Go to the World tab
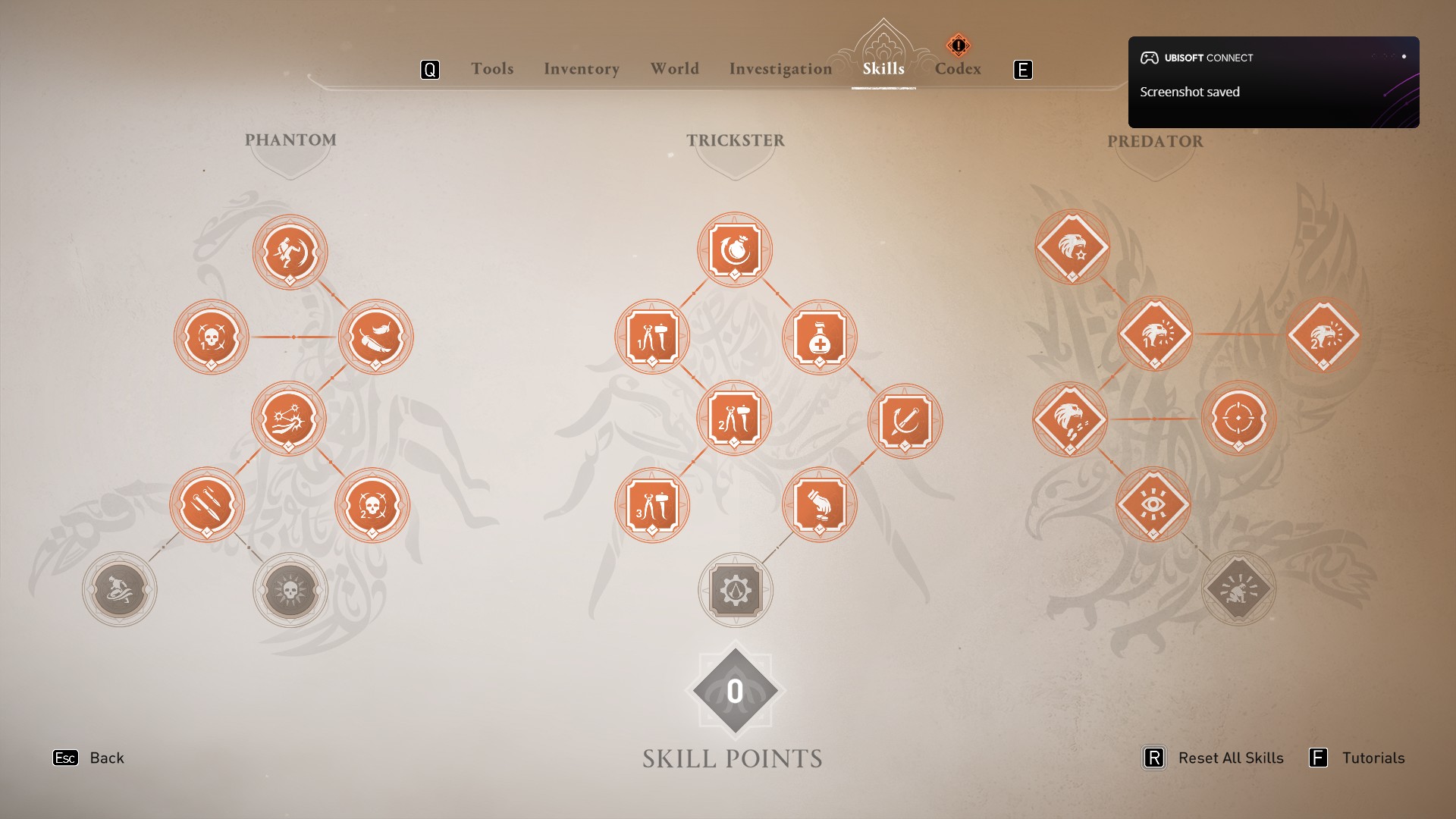This screenshot has width=1456, height=819. (x=674, y=69)
